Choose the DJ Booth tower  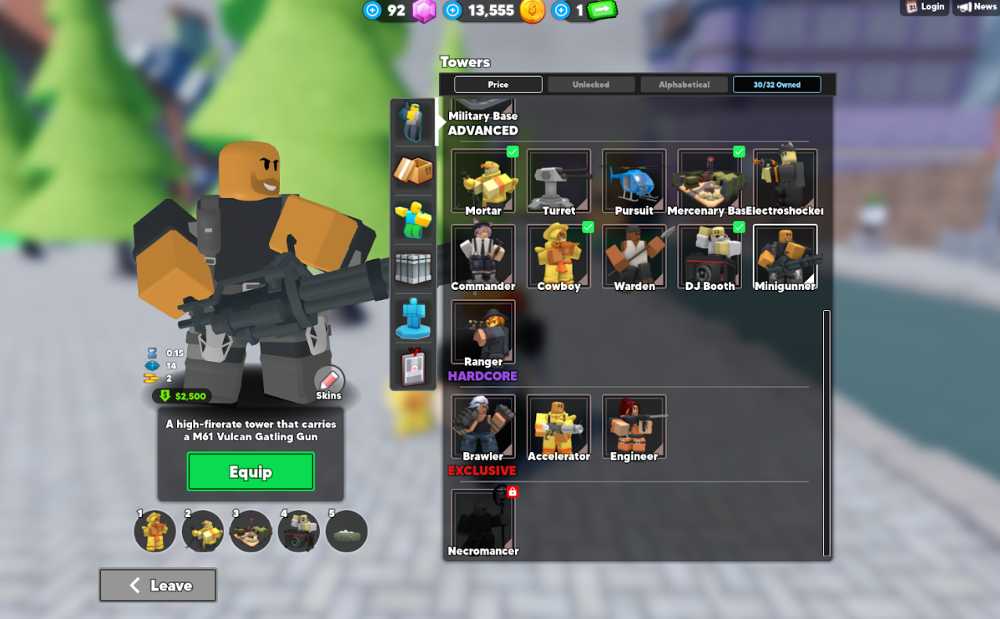coord(710,255)
